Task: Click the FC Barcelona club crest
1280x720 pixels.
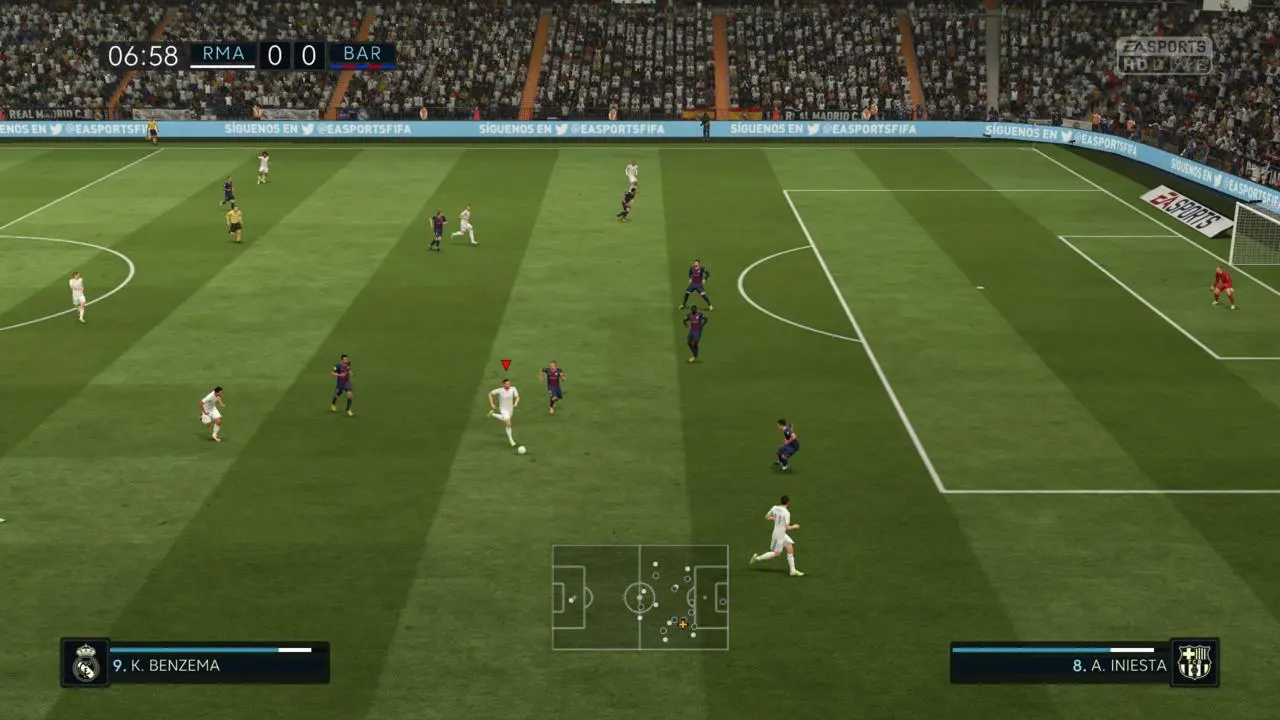Action: 1194,662
